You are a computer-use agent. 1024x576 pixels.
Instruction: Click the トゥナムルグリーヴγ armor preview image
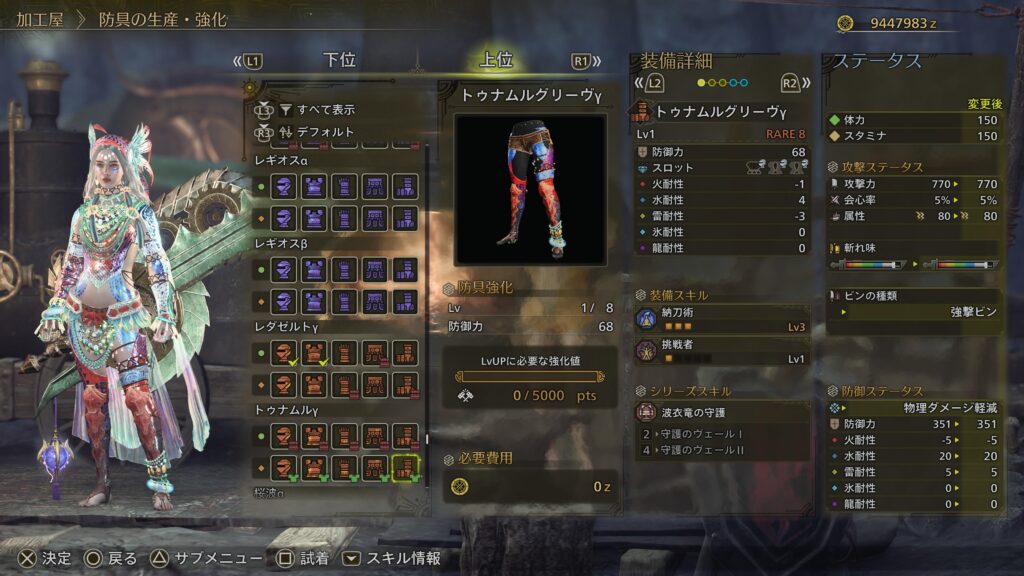point(530,188)
